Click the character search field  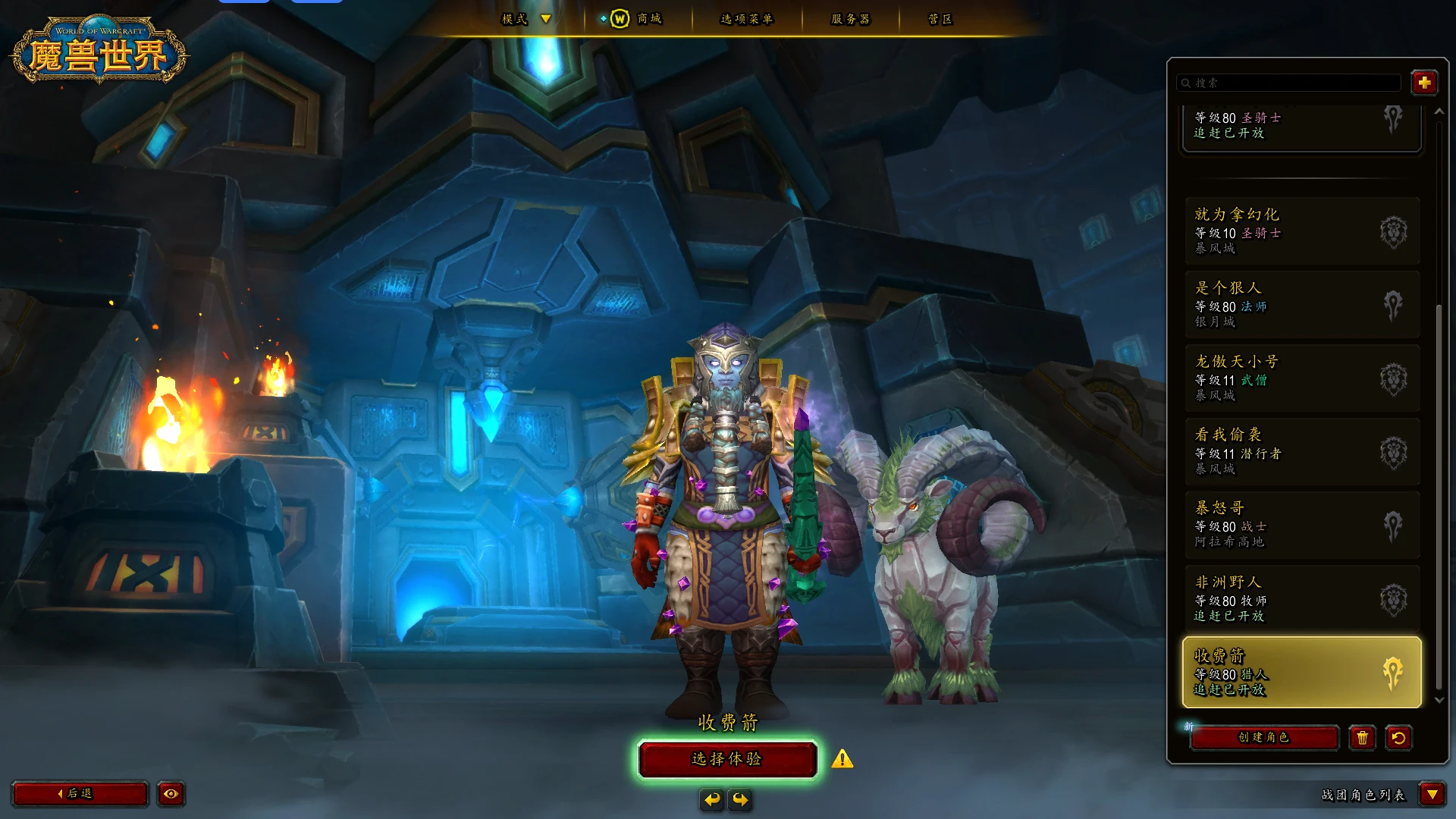pos(1289,83)
